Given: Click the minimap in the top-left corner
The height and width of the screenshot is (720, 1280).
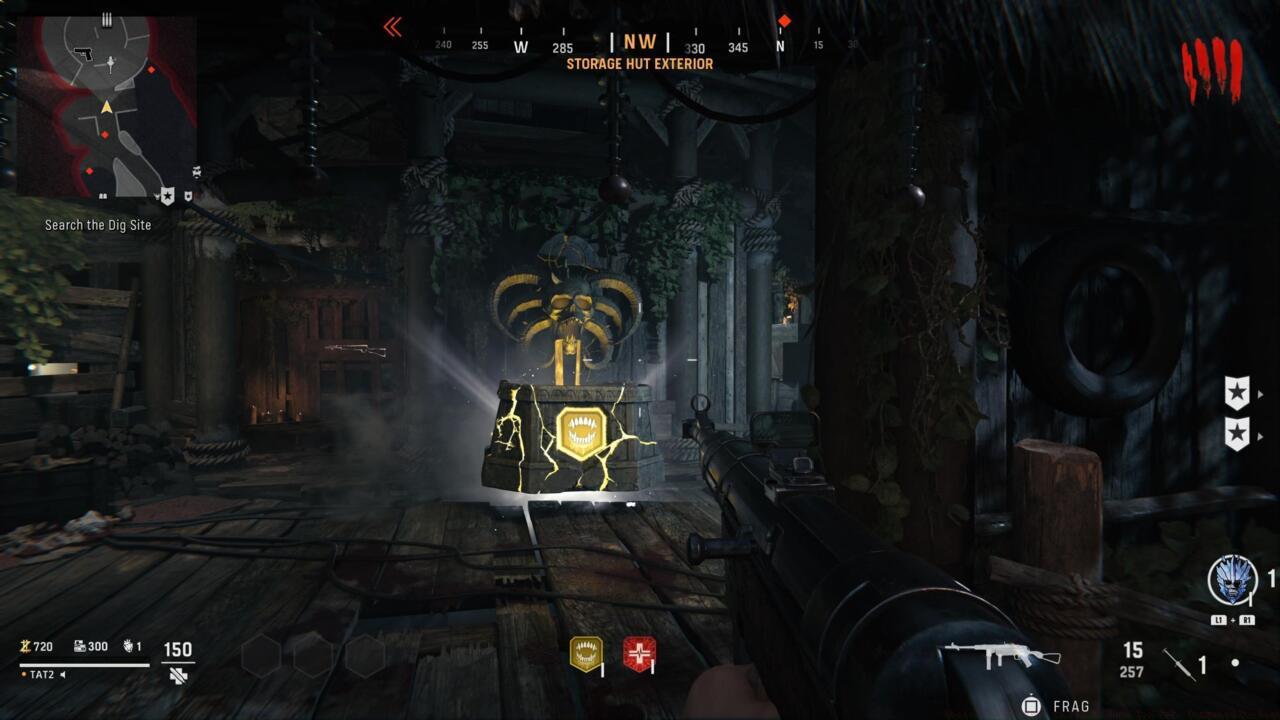Looking at the screenshot, I should (x=105, y=105).
